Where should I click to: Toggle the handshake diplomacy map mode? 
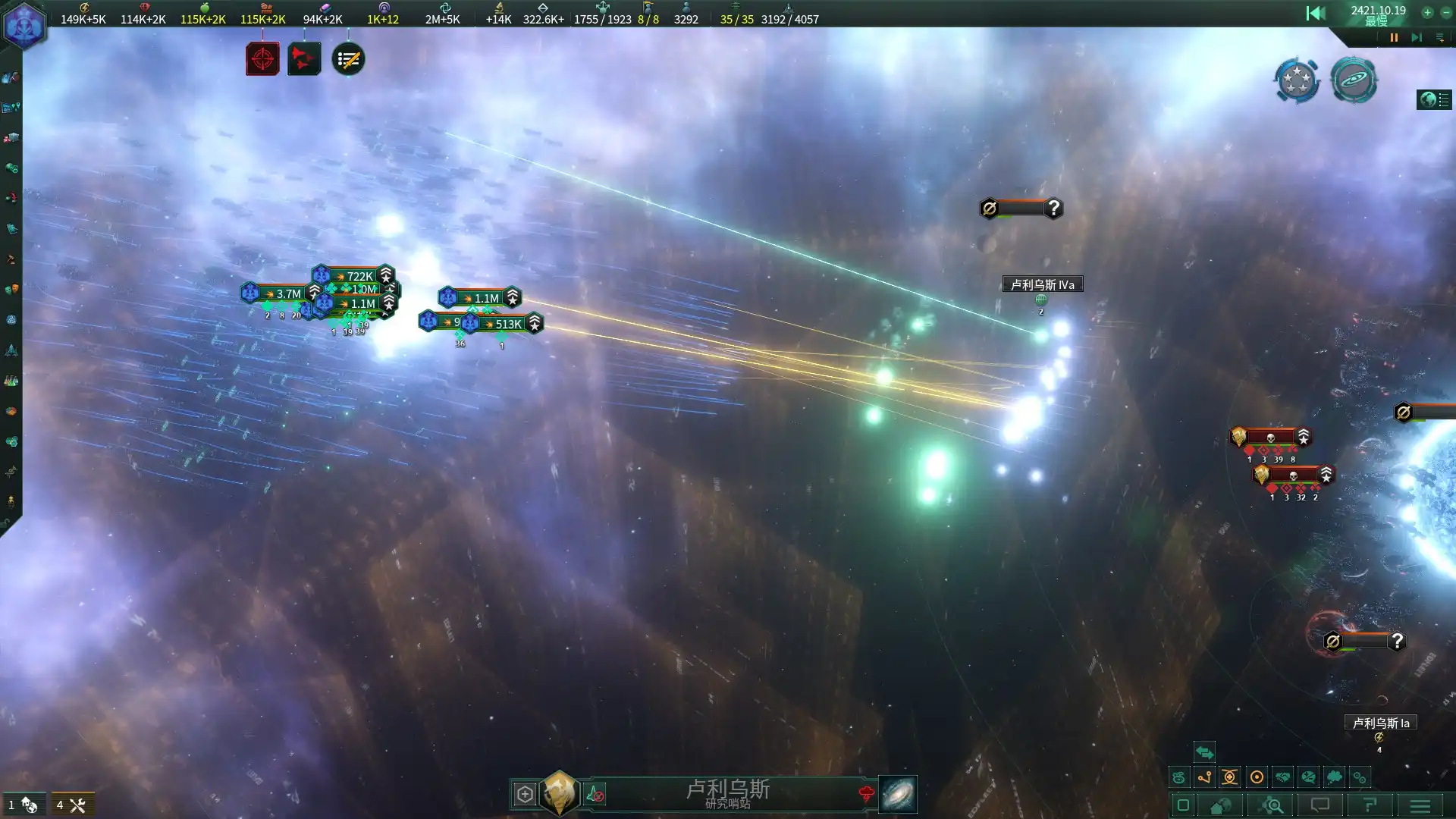point(1282,777)
